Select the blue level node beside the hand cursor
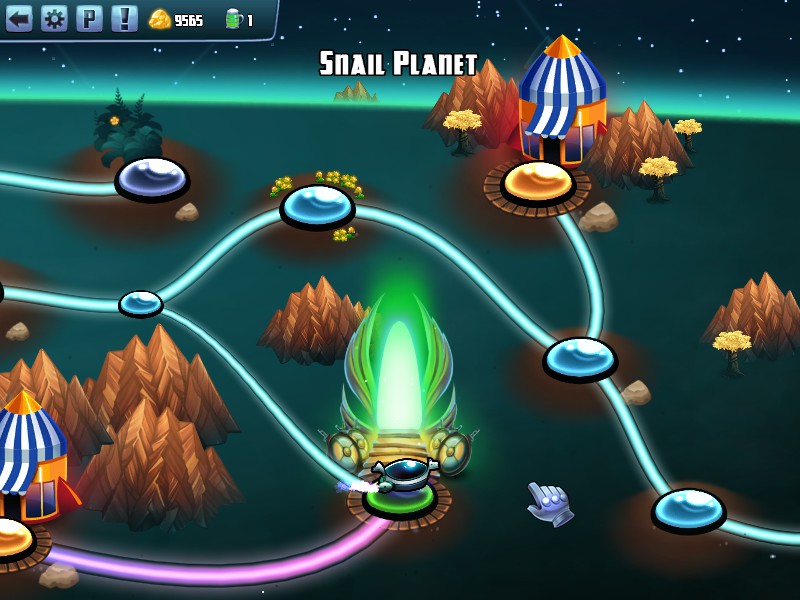Image resolution: width=800 pixels, height=600 pixels. click(x=688, y=508)
